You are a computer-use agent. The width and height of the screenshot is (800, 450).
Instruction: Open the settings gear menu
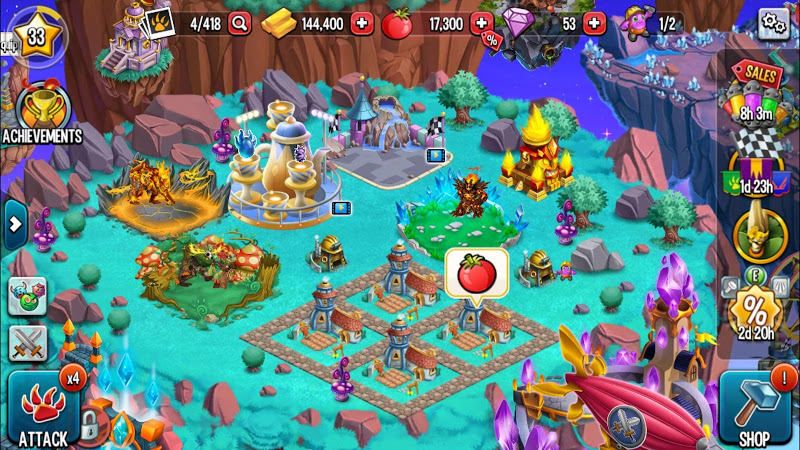[774, 23]
